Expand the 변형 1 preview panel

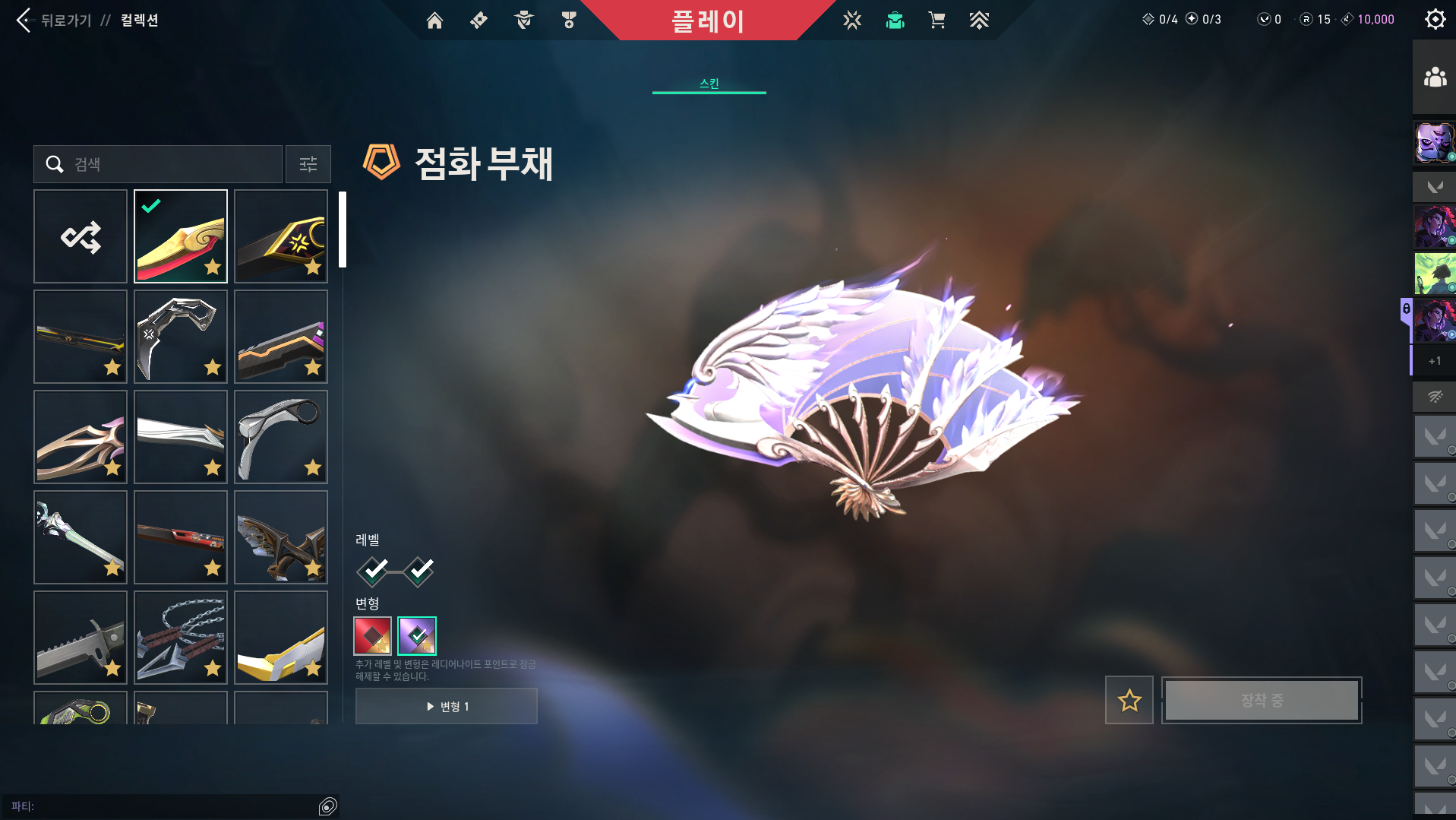446,705
